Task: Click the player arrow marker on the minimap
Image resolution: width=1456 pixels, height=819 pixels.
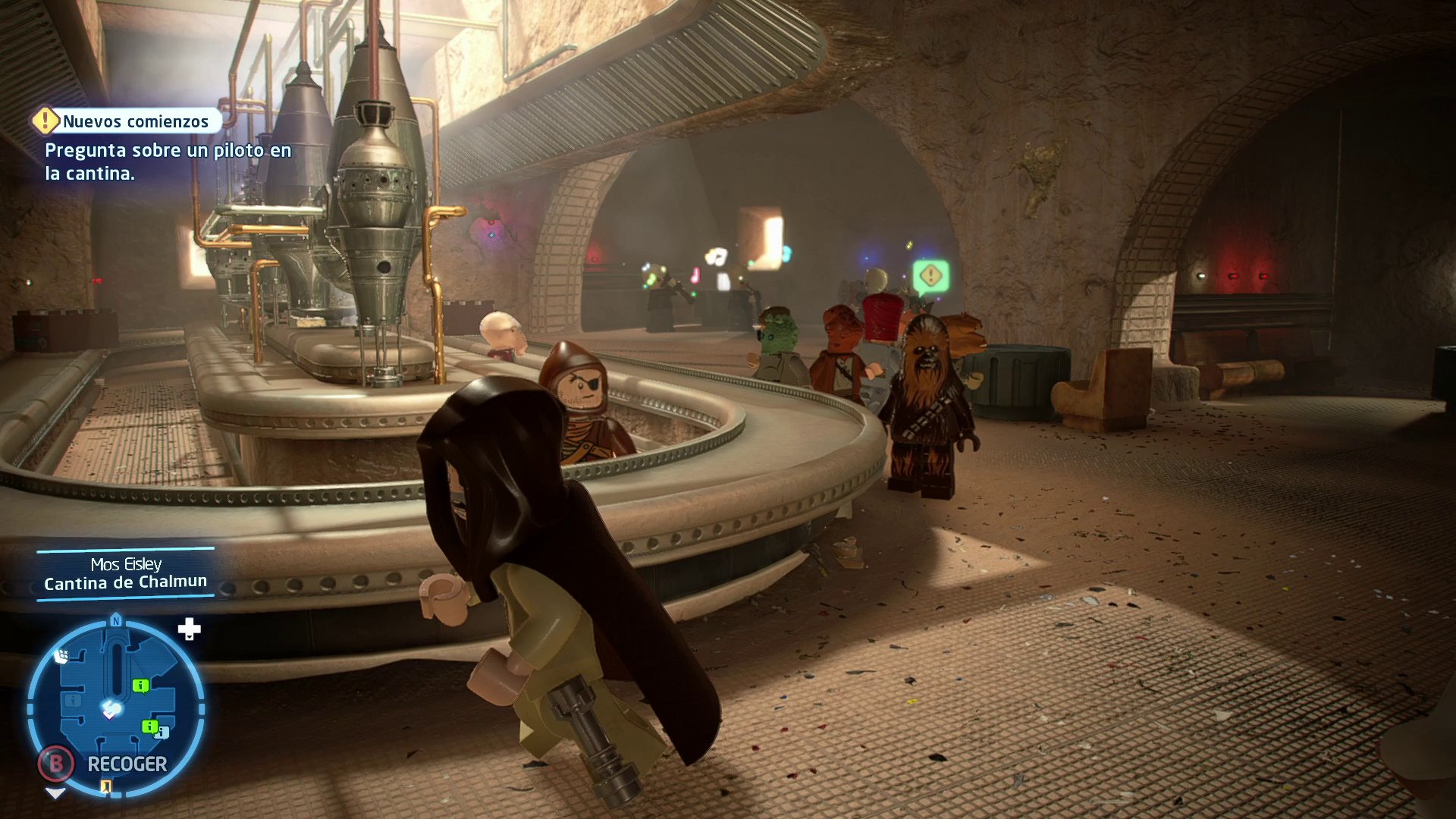Action: coord(109,708)
